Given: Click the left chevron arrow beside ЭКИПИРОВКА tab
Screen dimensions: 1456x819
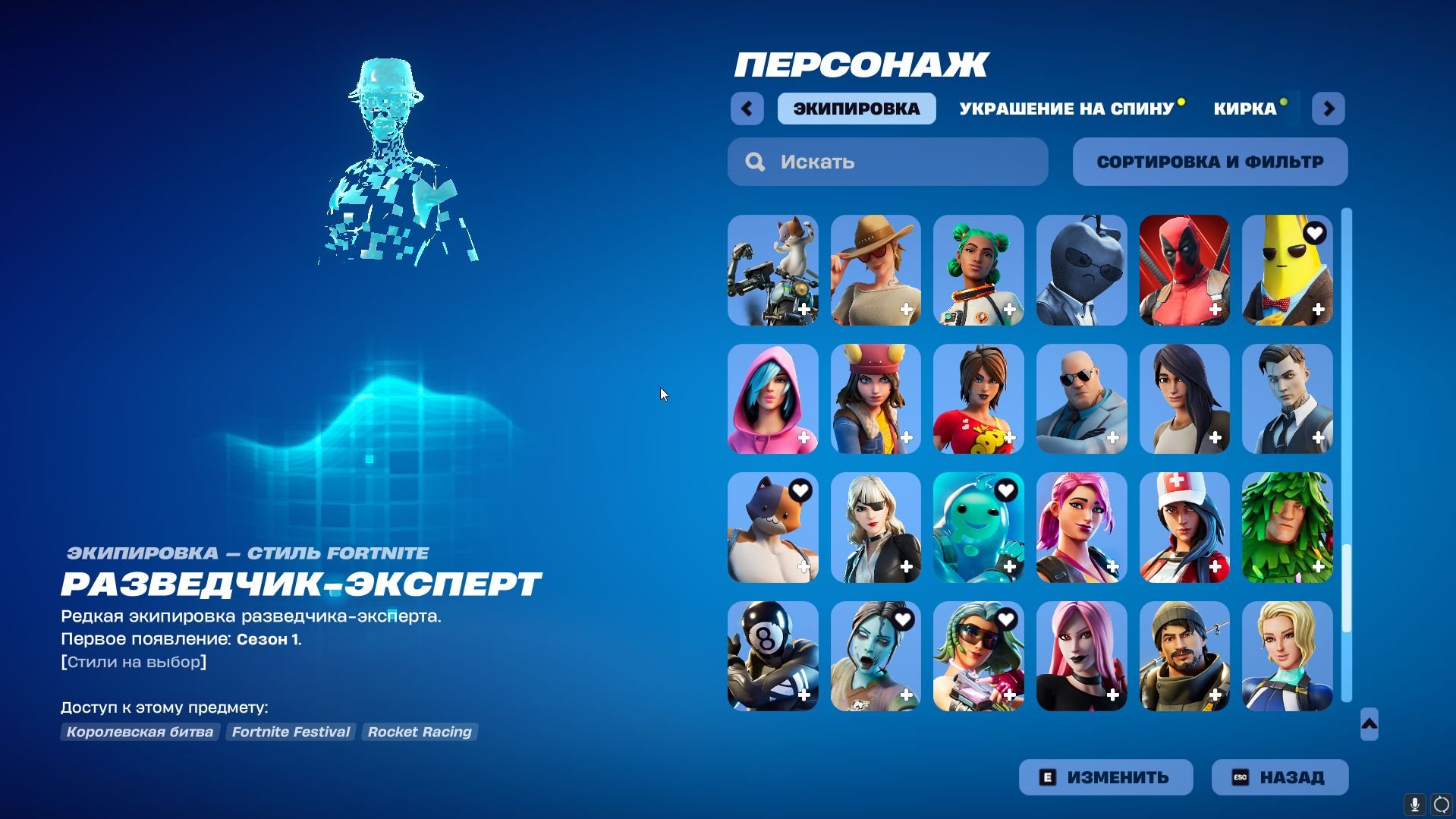Looking at the screenshot, I should [747, 109].
